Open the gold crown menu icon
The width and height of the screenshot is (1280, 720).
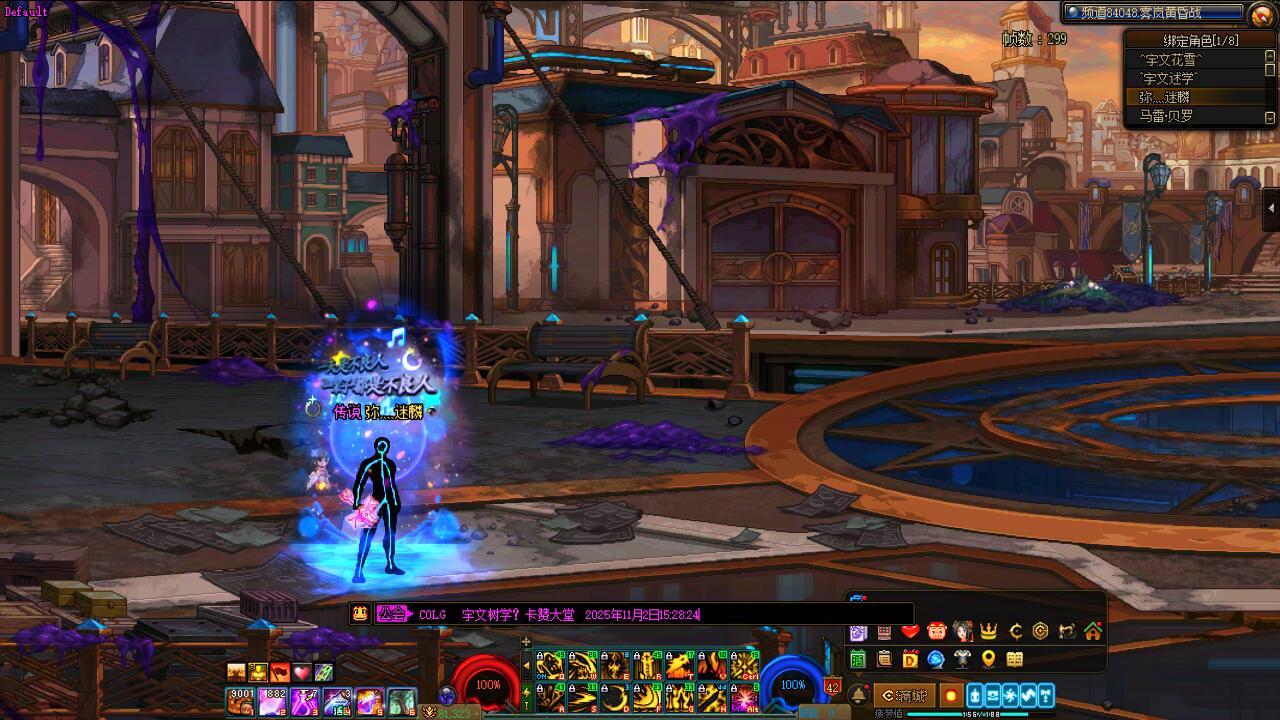click(989, 631)
